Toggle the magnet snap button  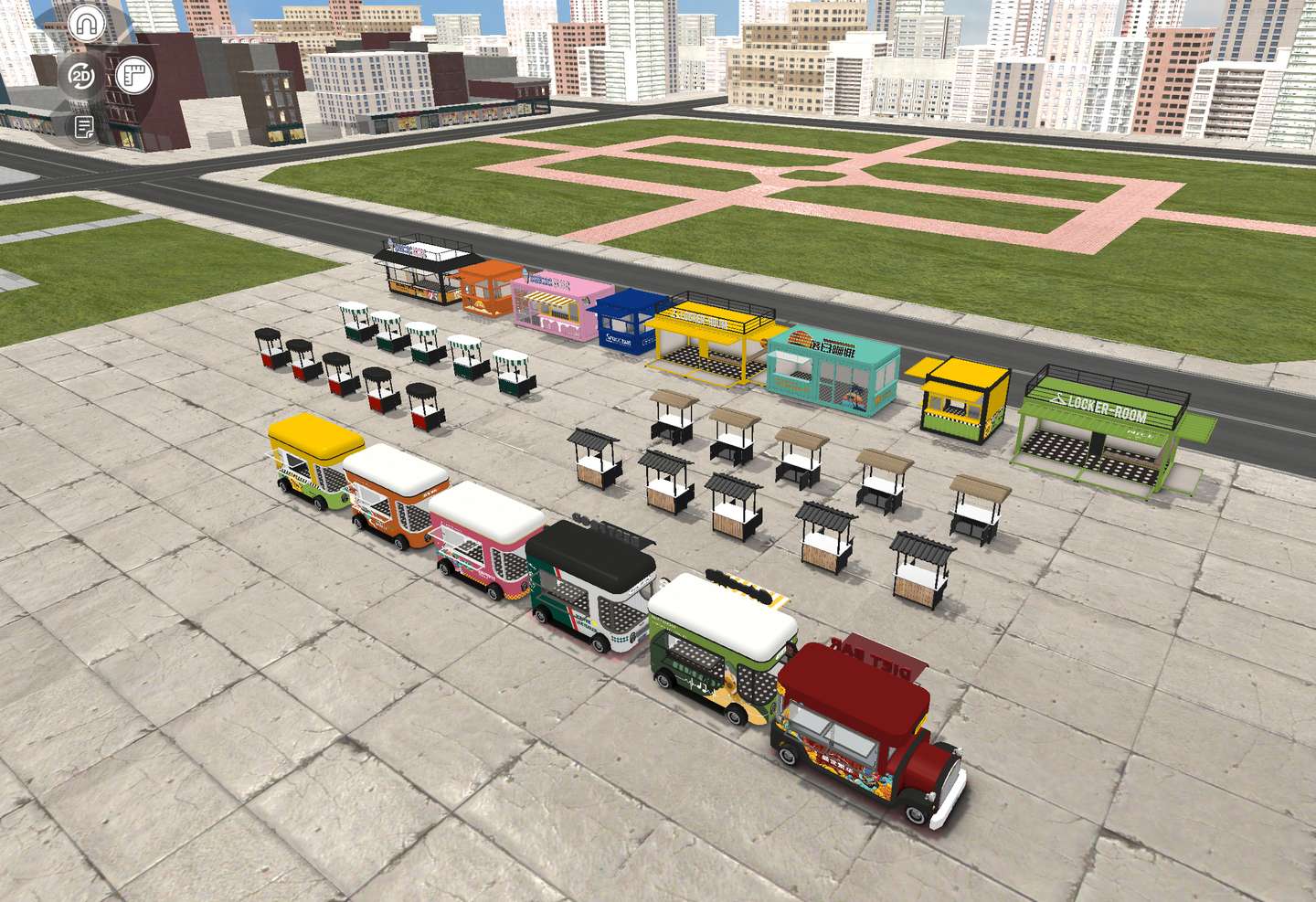tap(87, 25)
